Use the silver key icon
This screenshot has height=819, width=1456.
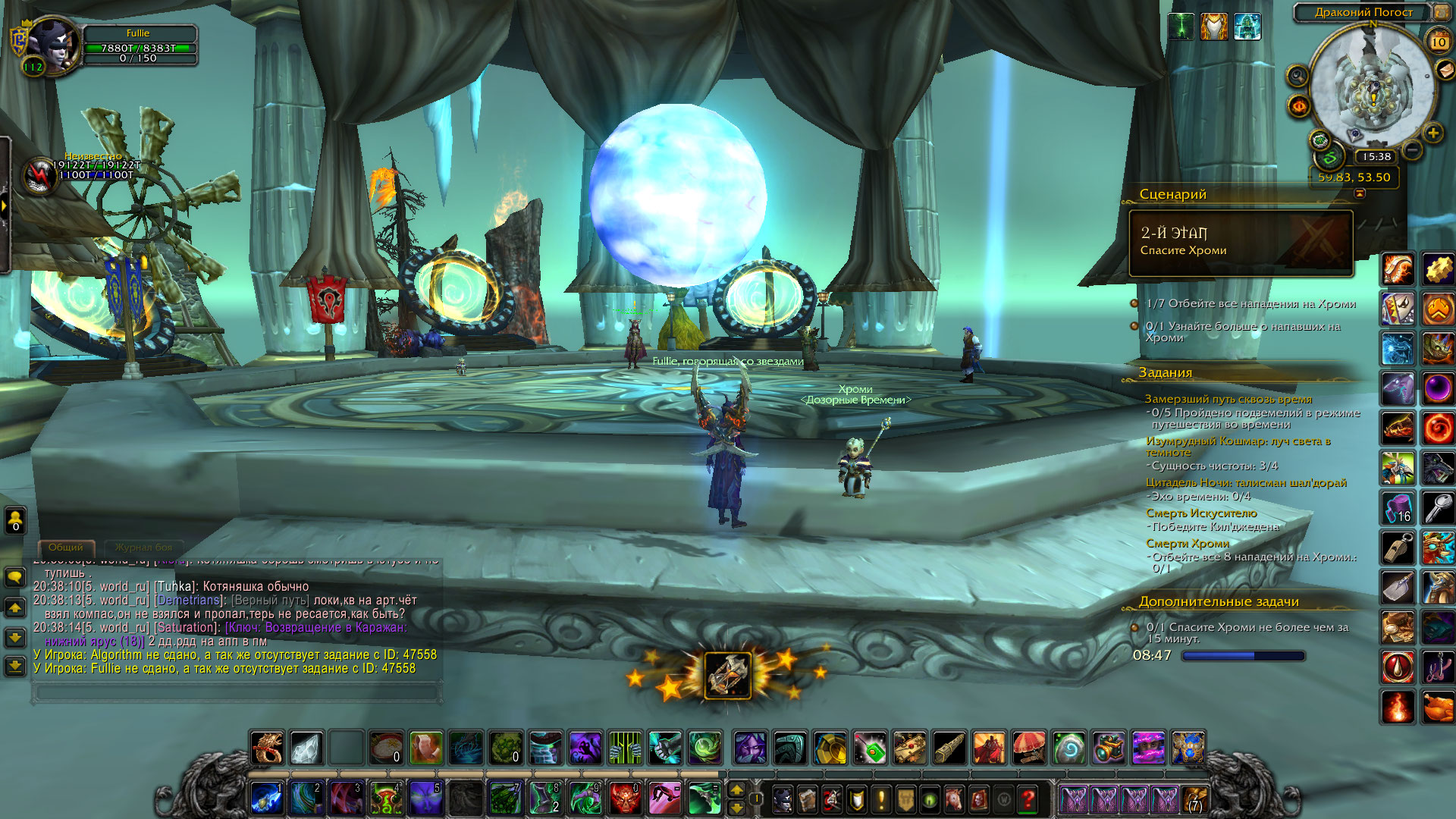(x=1438, y=507)
